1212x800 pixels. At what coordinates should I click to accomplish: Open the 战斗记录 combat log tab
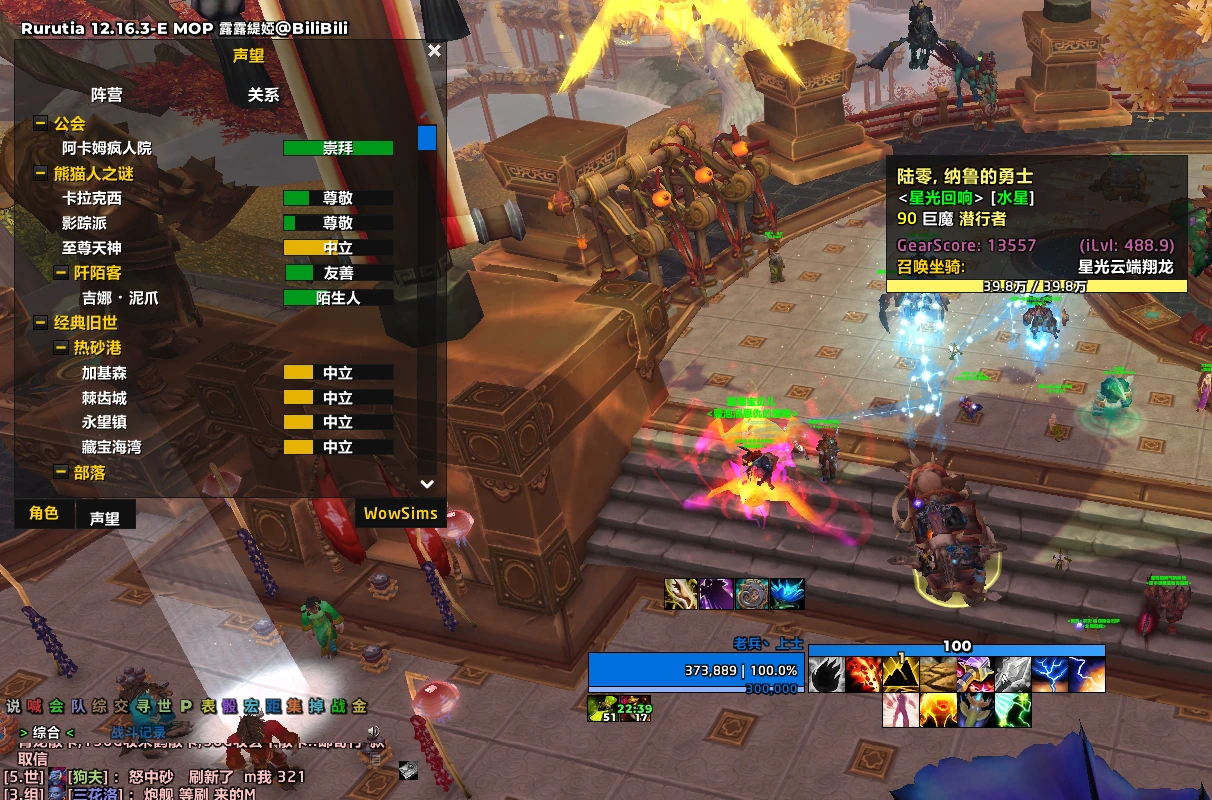138,733
